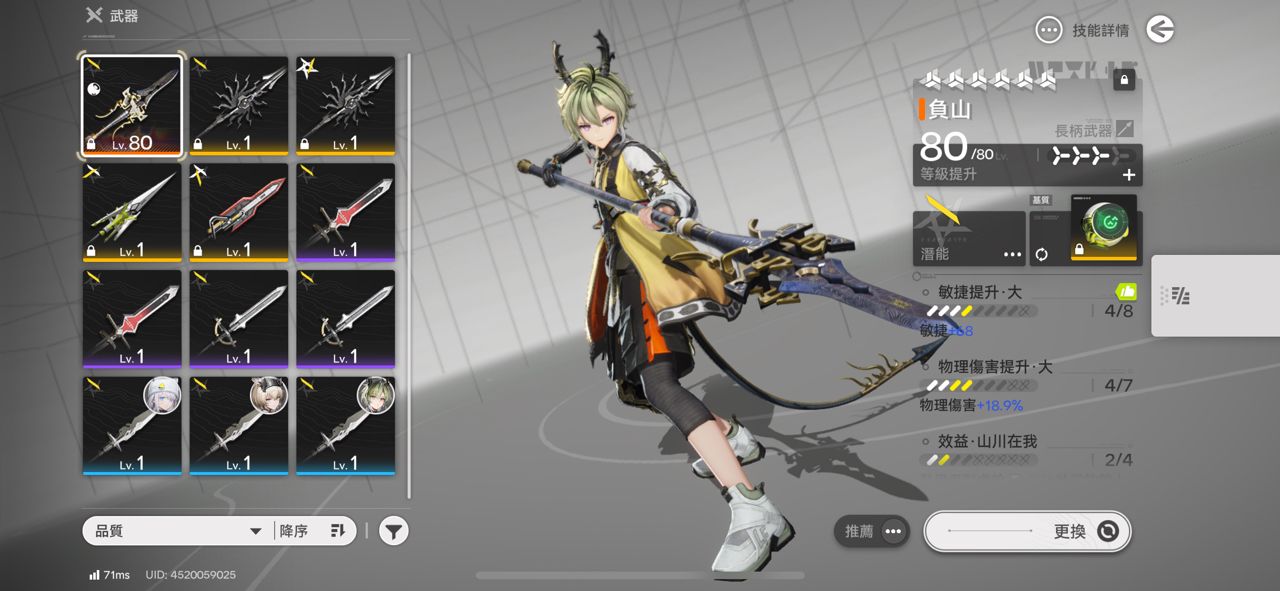Select the equipped Lv.80 polearm slot

[x=132, y=106]
